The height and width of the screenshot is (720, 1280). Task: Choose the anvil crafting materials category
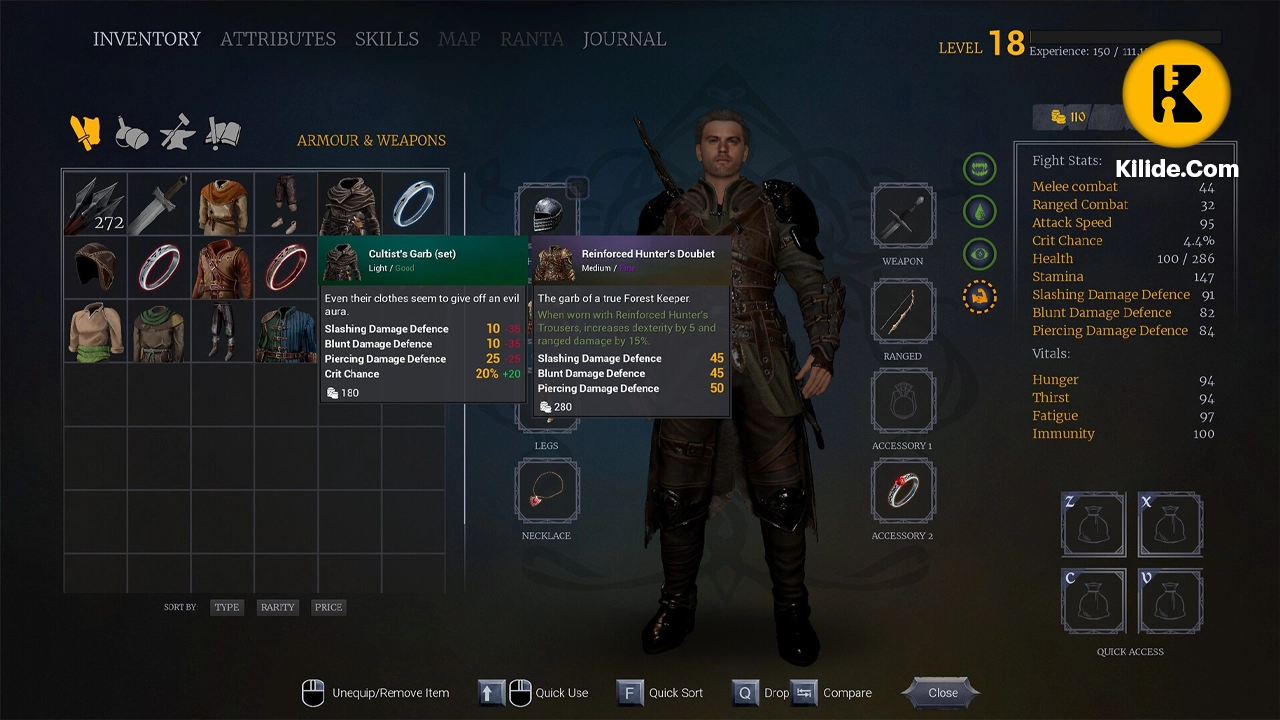coord(177,132)
